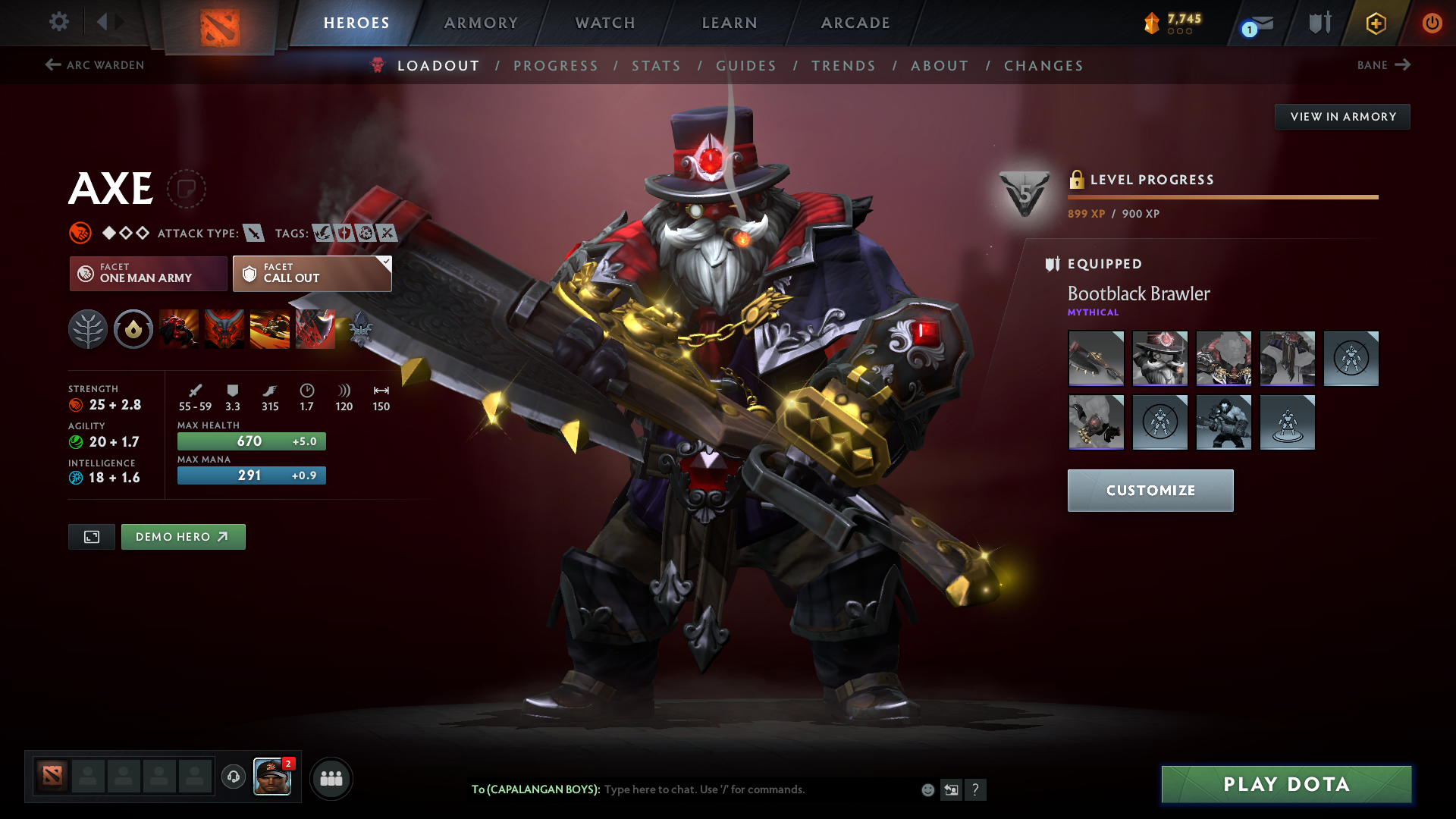Viewport: 1456px width, 819px height.
Task: Show the hero Progress section
Action: tap(556, 66)
